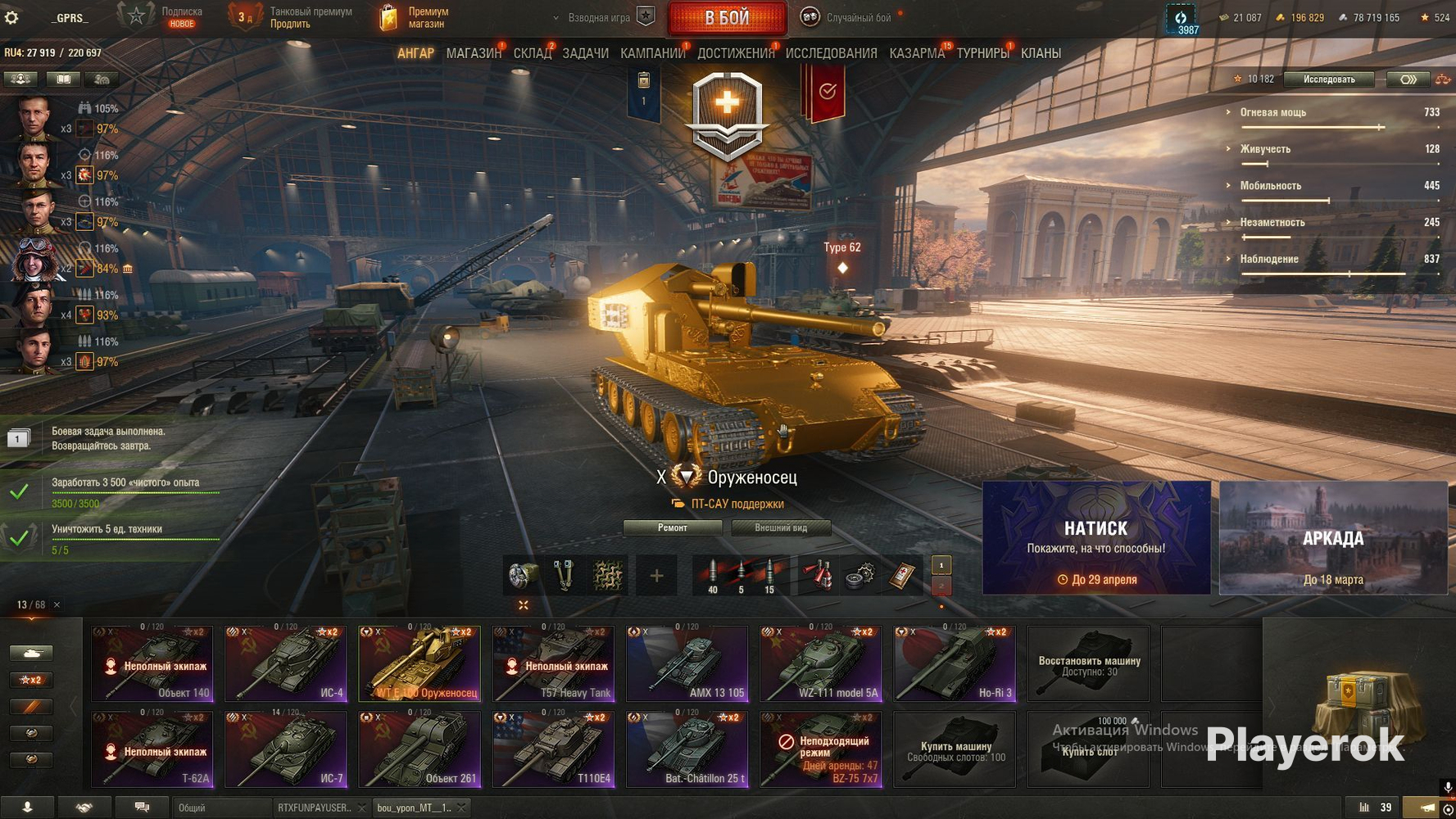Open the settings gear icon
The image size is (1456, 819).
[11, 17]
